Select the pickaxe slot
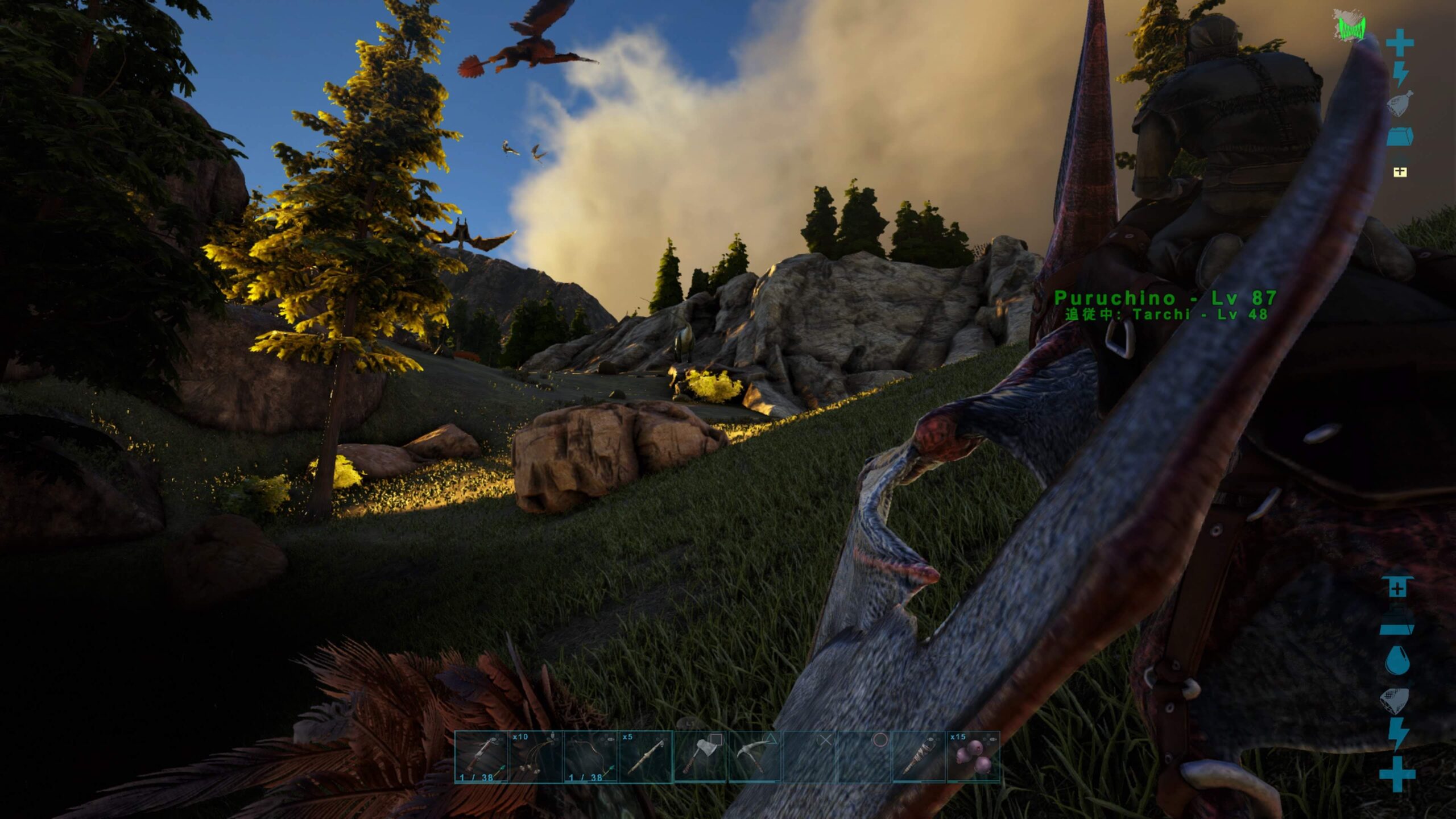Screen dimensions: 1456x819 [x=755, y=756]
